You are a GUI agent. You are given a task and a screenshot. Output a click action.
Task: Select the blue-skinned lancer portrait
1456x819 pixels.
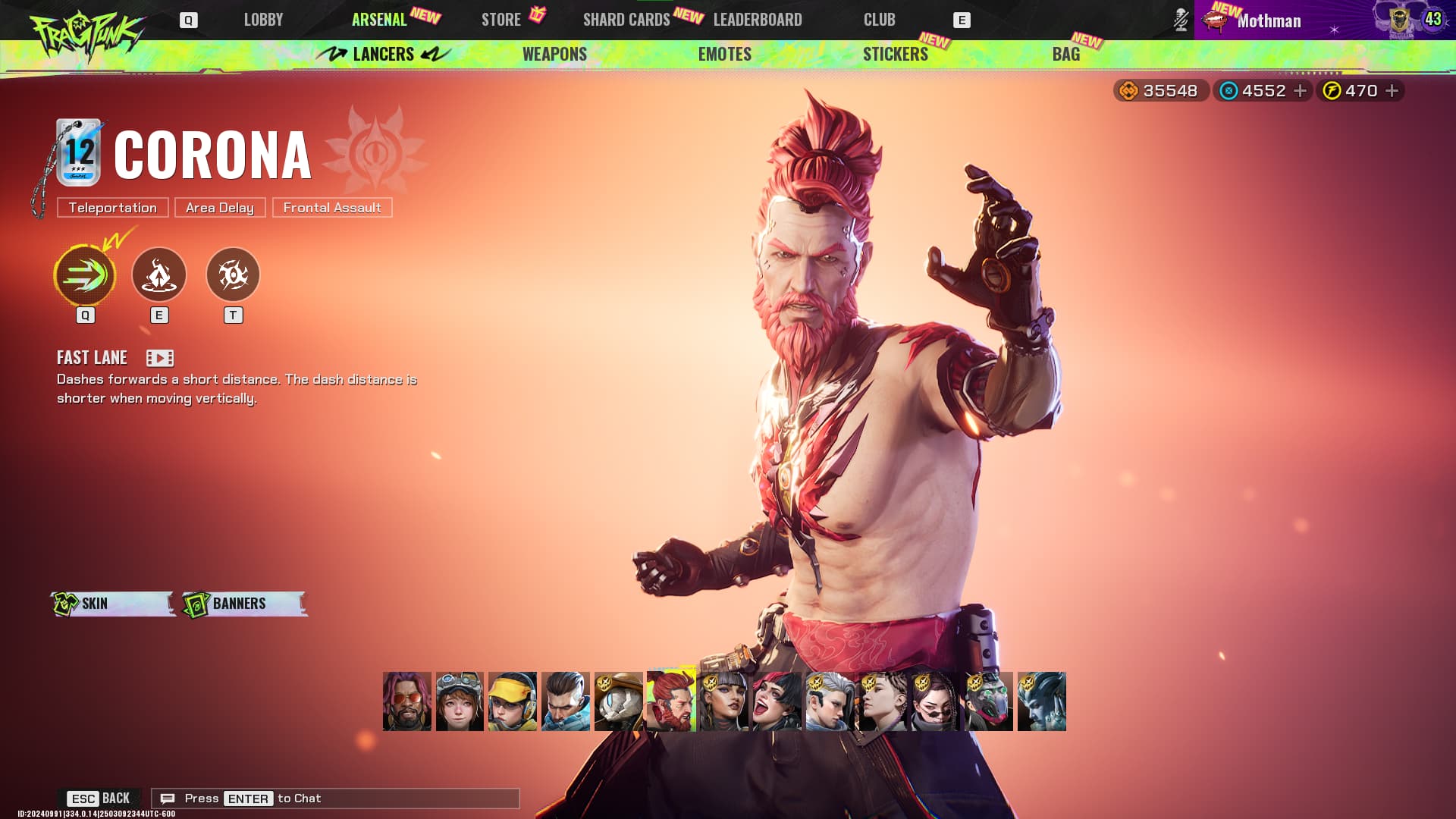tap(1041, 701)
